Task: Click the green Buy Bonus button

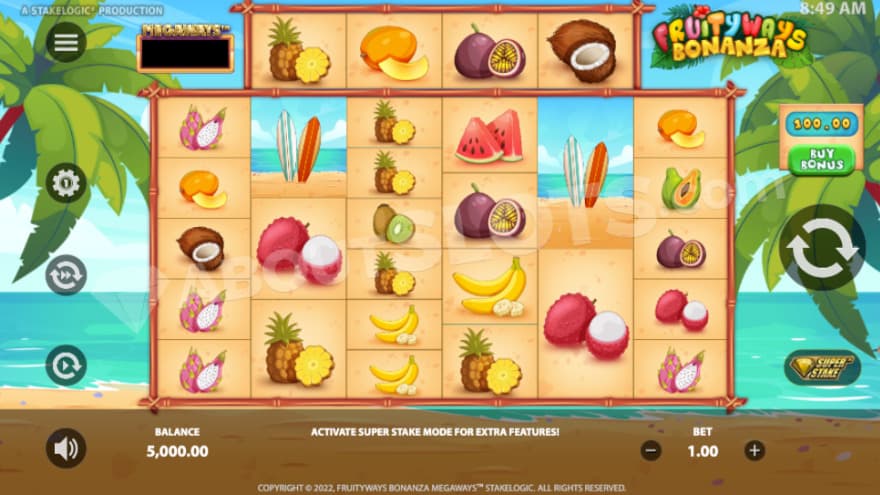Action: tap(821, 158)
